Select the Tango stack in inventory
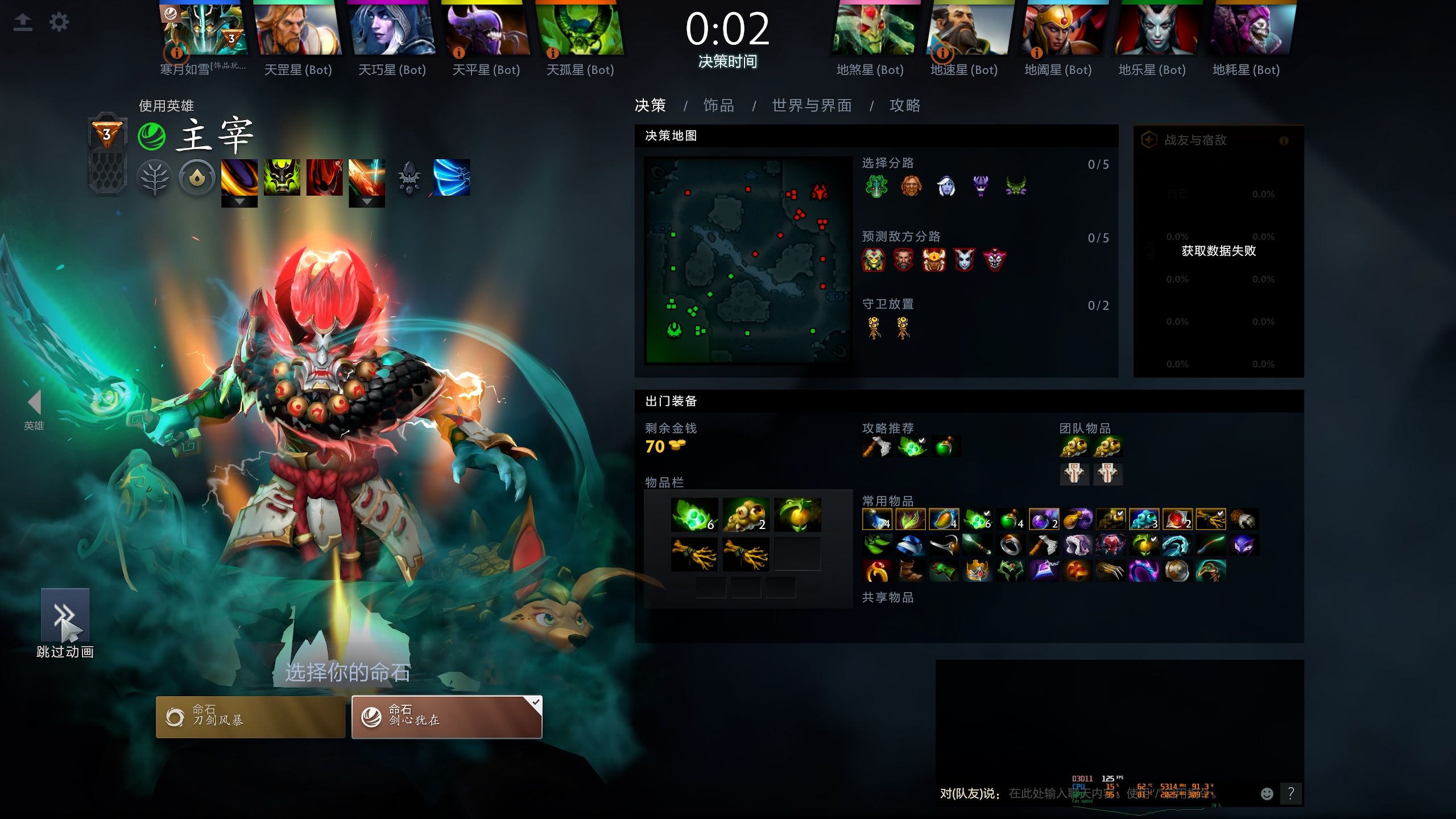1456x819 pixels. point(694,515)
